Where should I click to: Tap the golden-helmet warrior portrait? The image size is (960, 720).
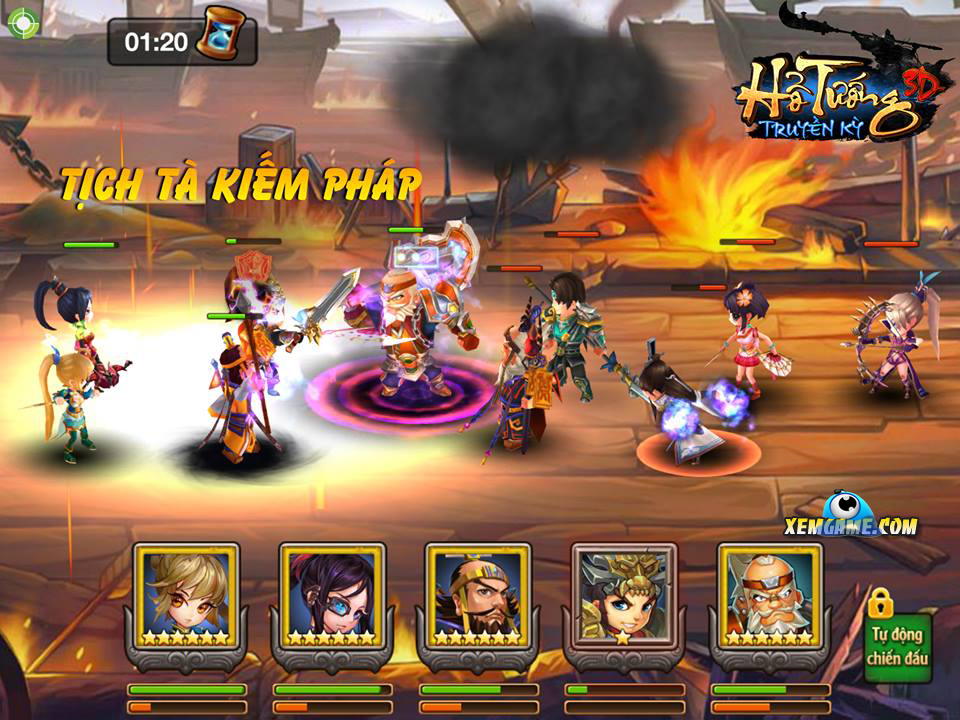click(624, 597)
